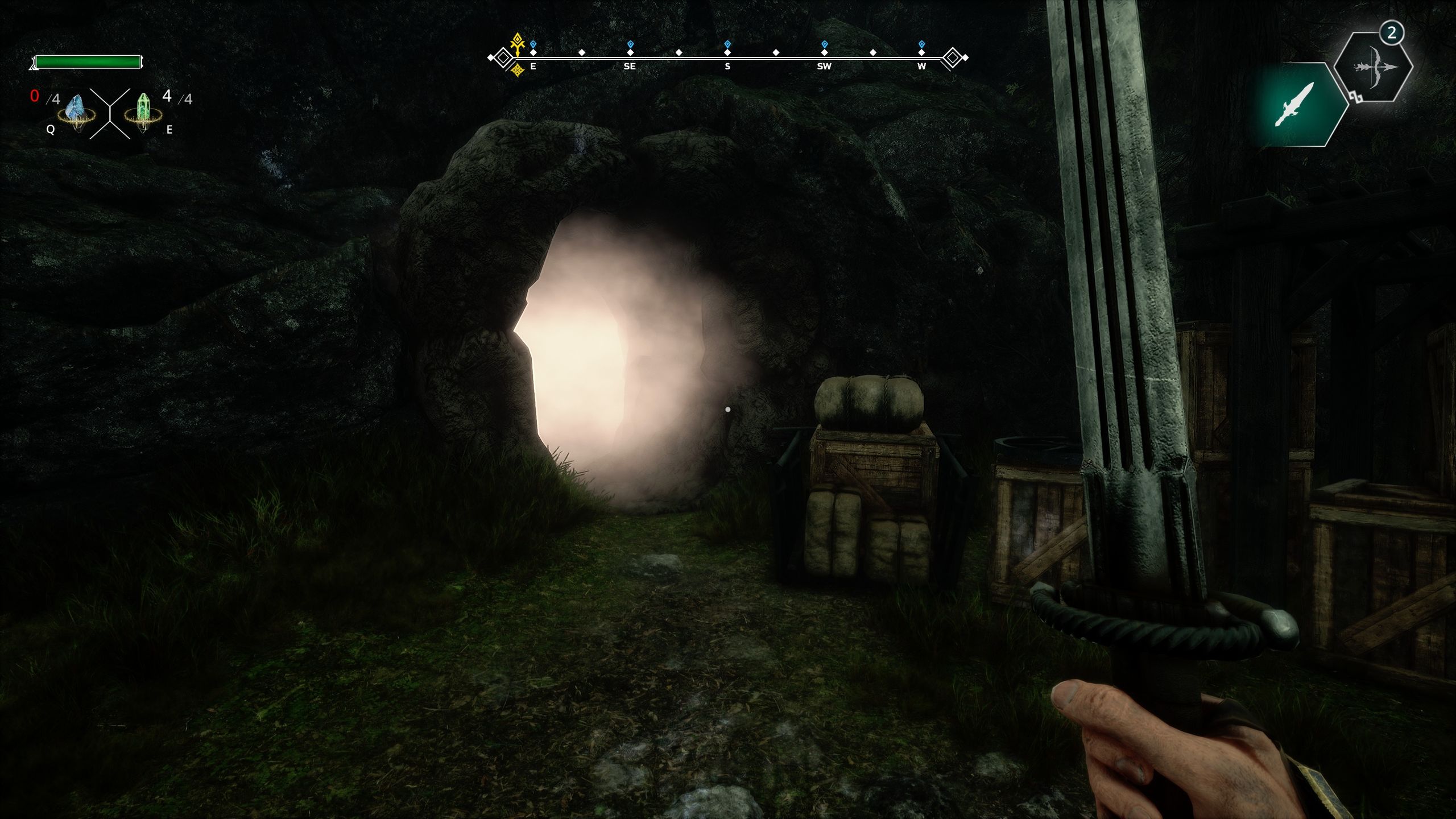Click the blue waypoint pin above SE
Image resolution: width=1456 pixels, height=819 pixels.
coord(630,44)
